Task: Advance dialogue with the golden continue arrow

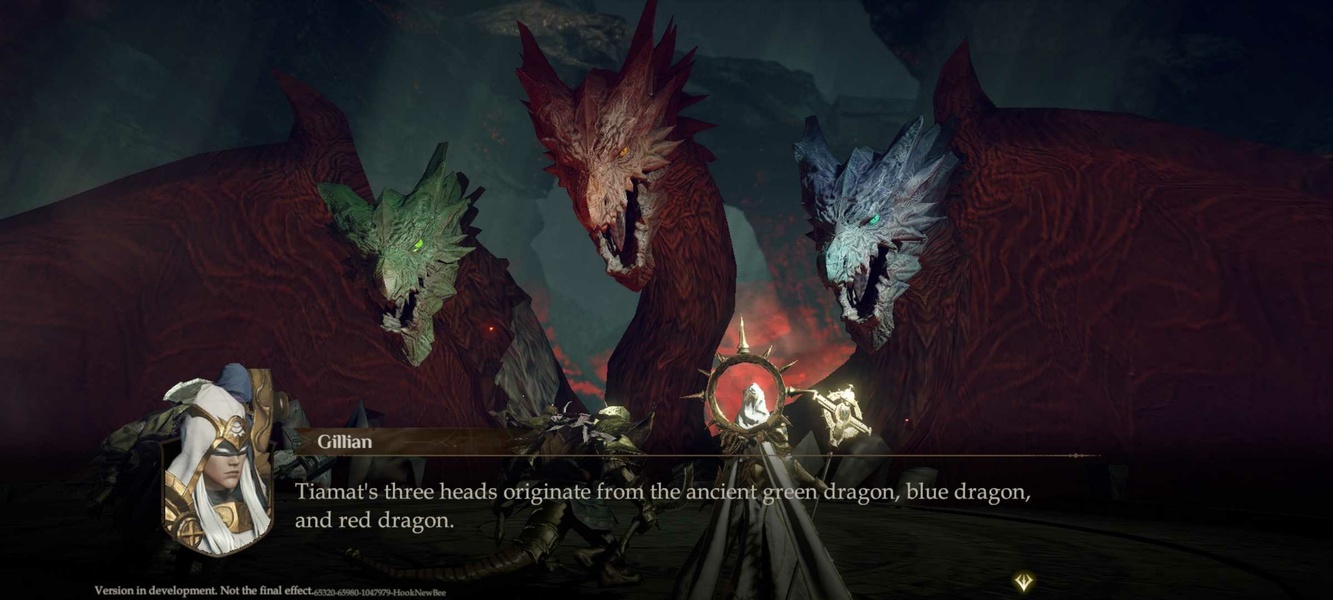Action: [x=1023, y=581]
